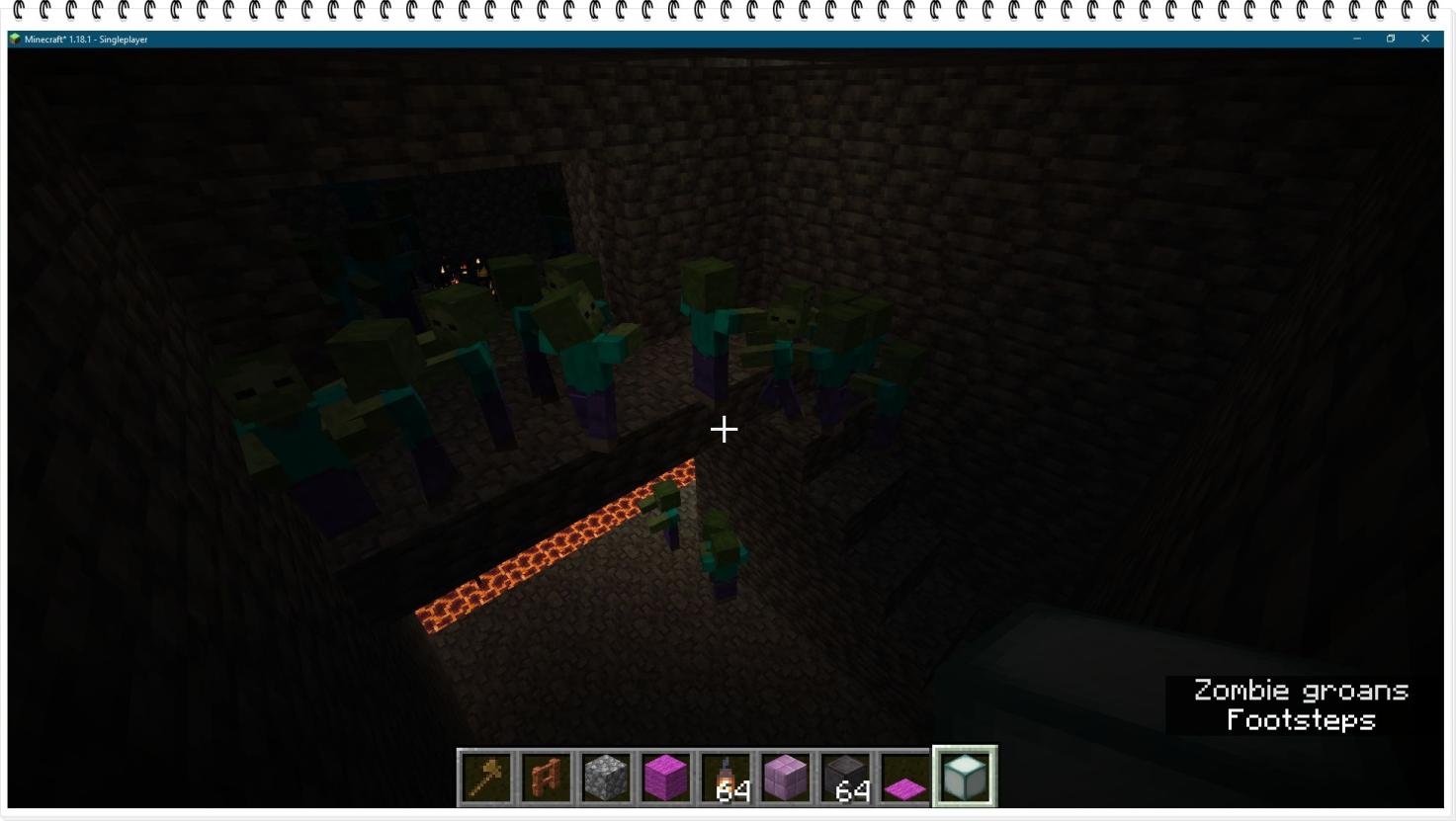Close the Minecraft window
The height and width of the screenshot is (821, 1456).
point(1424,39)
